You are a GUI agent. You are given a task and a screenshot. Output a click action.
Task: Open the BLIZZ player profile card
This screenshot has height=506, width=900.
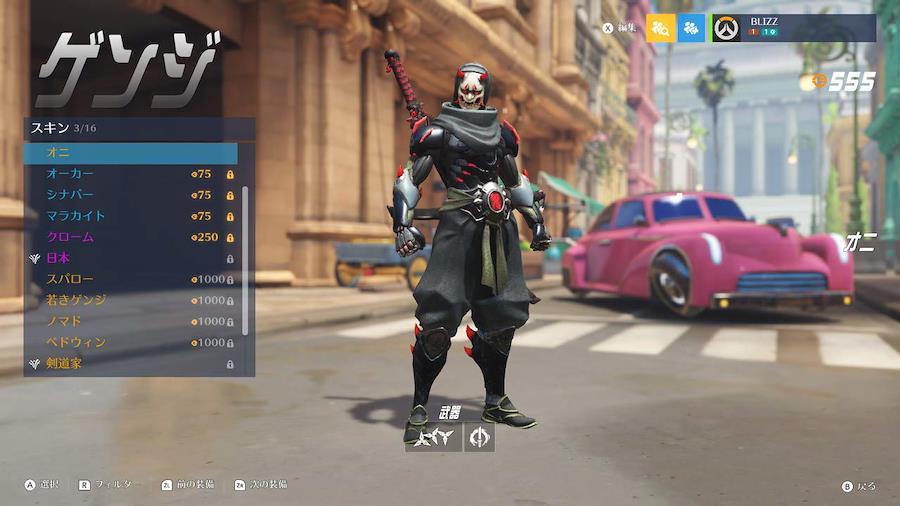793,28
